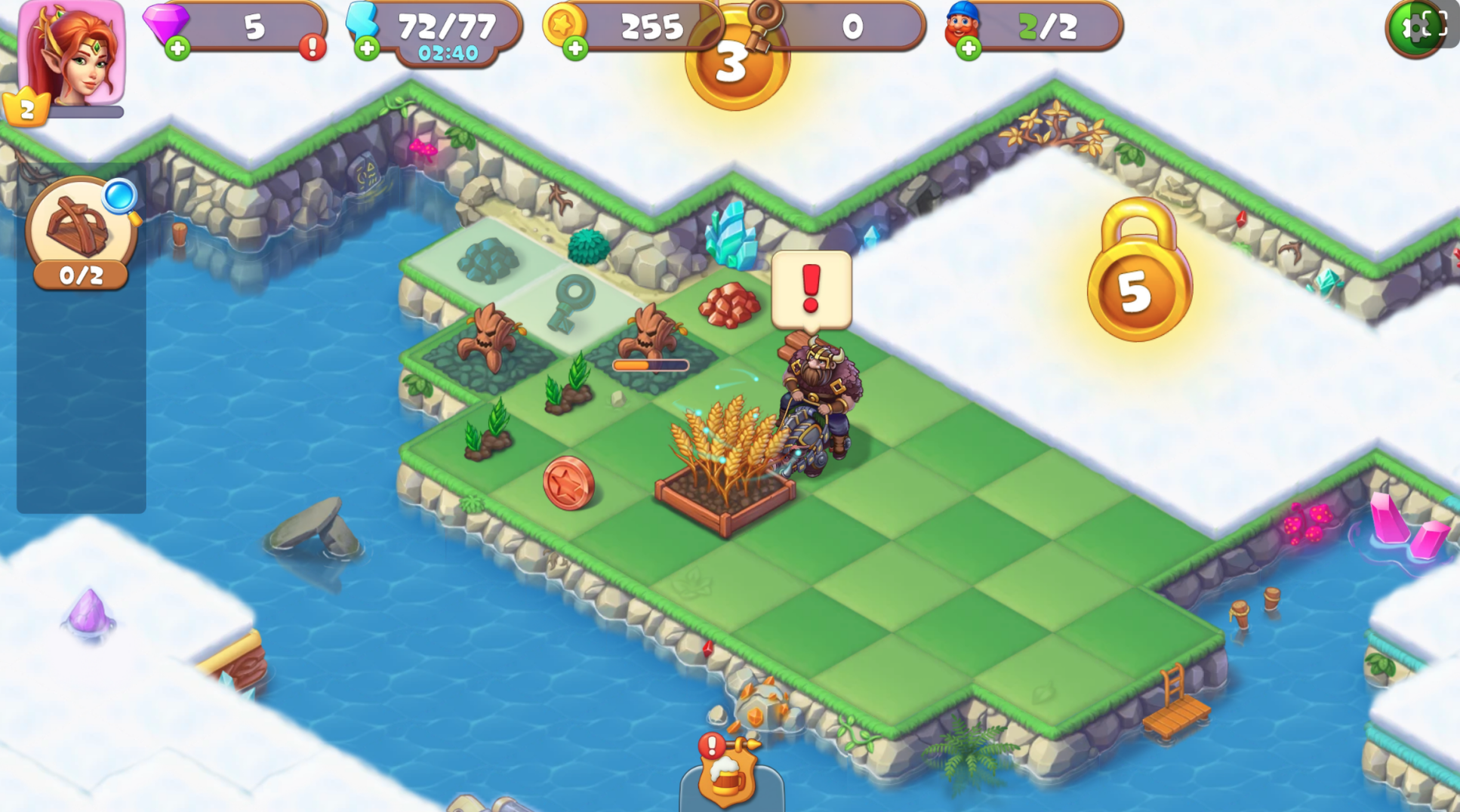Tap the plus beside the coin total
1460x812 pixels.
pos(576,49)
